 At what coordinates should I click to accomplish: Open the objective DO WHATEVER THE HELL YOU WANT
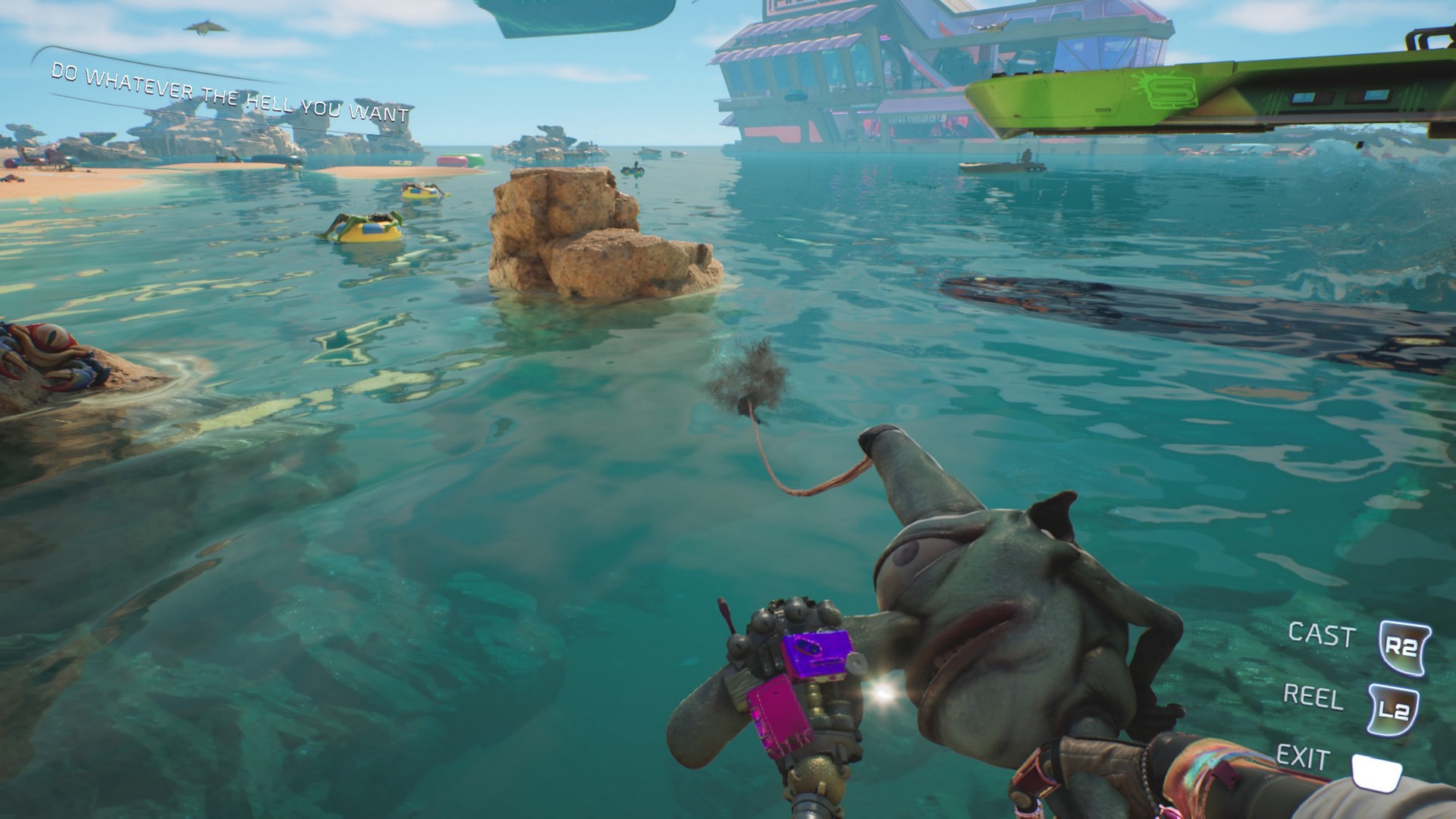pos(227,91)
